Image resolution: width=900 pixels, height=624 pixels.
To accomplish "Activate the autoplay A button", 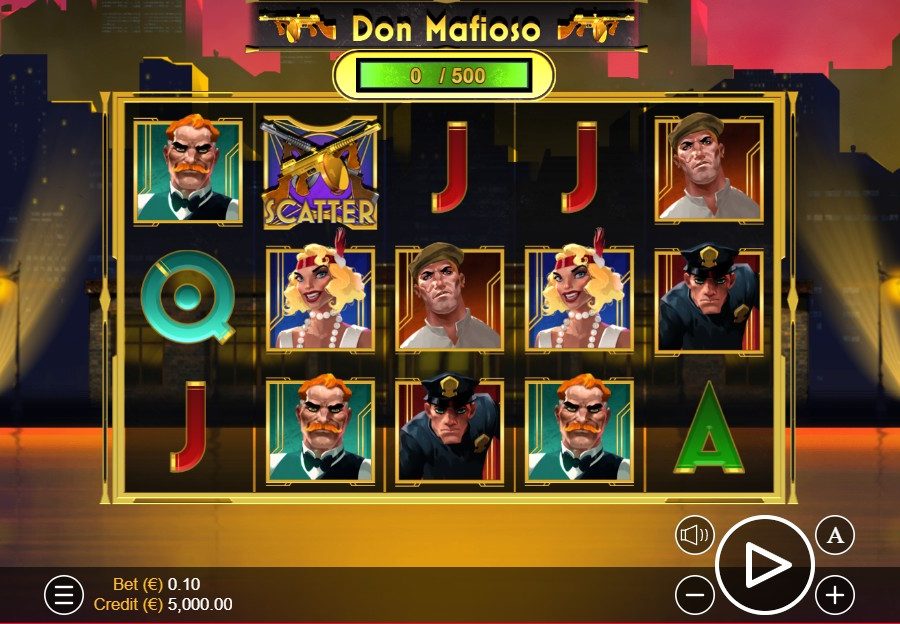I will click(835, 536).
